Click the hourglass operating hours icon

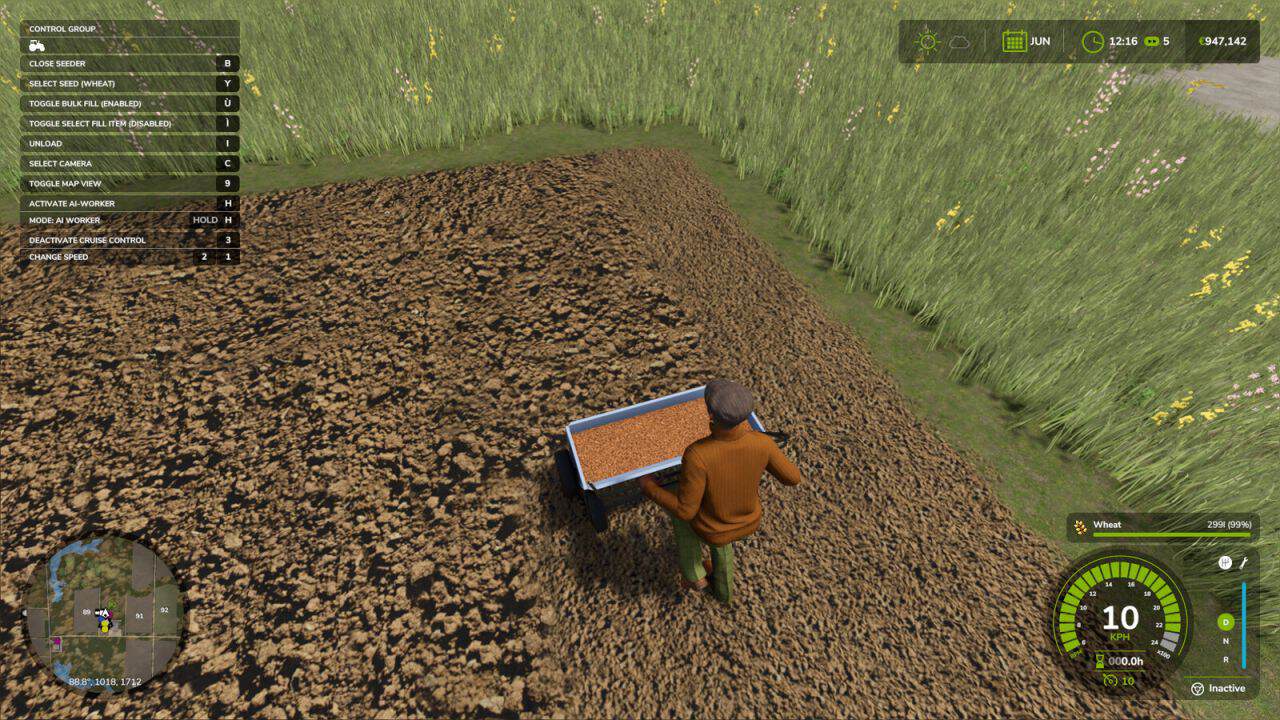(1099, 660)
